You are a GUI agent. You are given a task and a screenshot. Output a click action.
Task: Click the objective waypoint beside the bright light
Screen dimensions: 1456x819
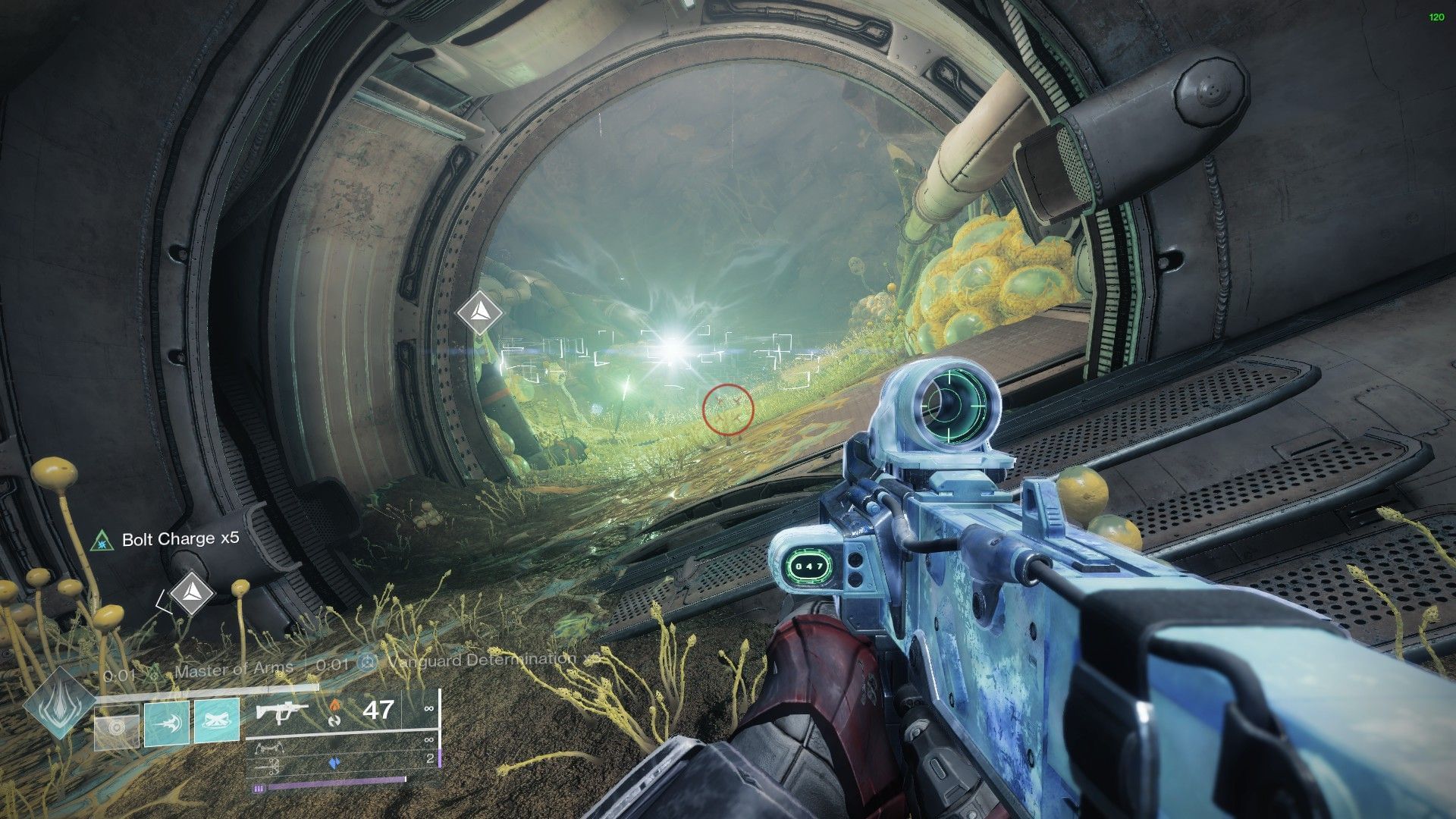point(479,312)
